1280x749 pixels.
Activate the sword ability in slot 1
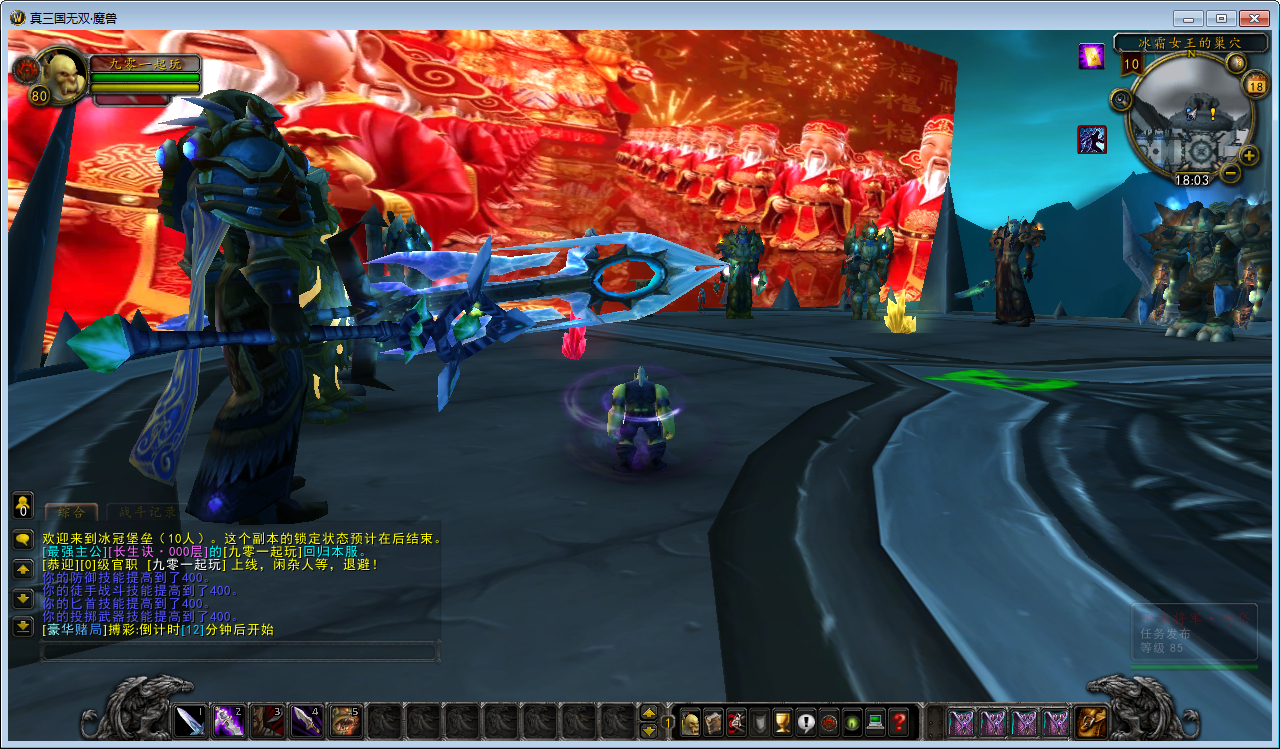tap(190, 720)
